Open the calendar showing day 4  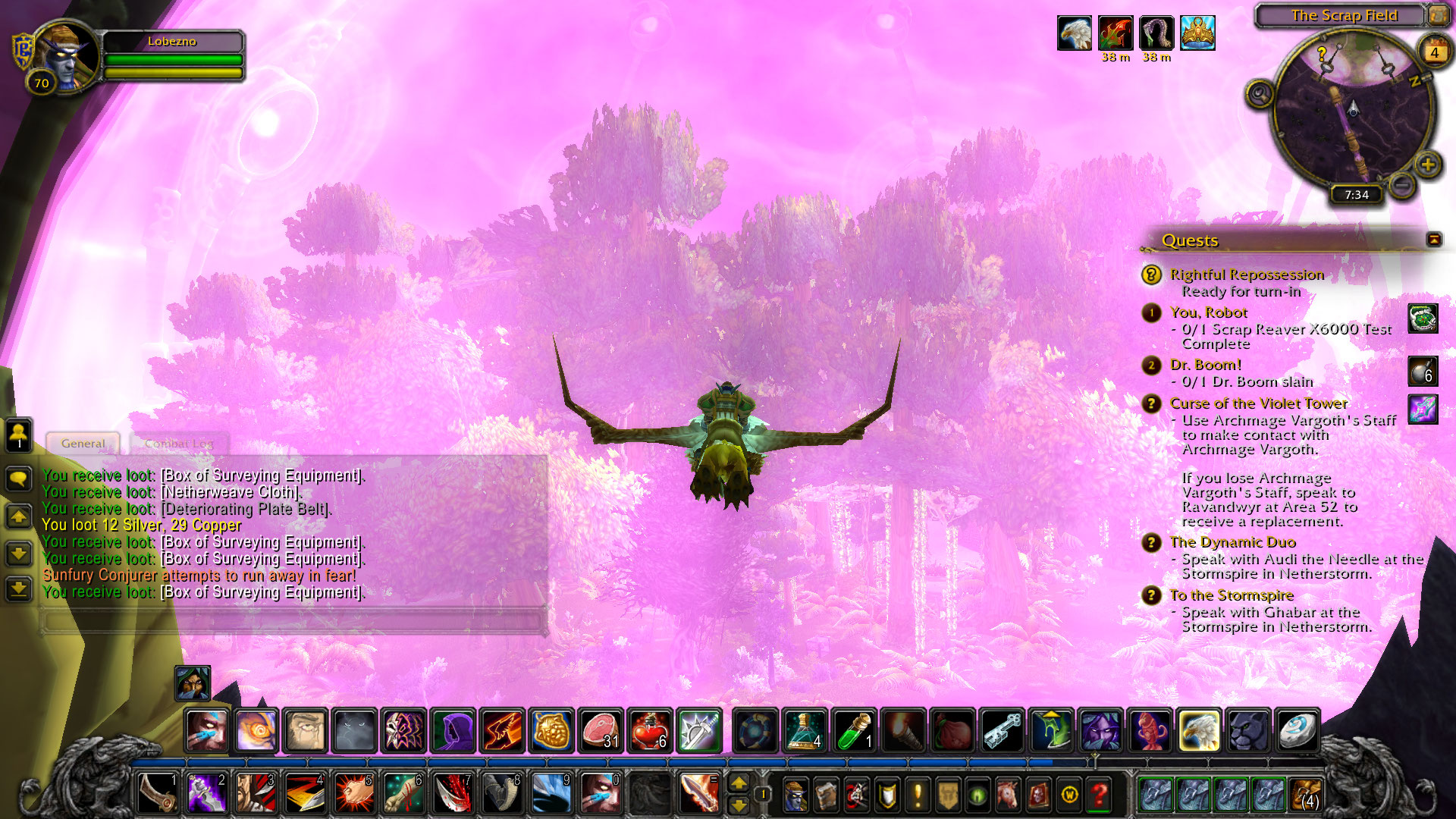point(1433,52)
